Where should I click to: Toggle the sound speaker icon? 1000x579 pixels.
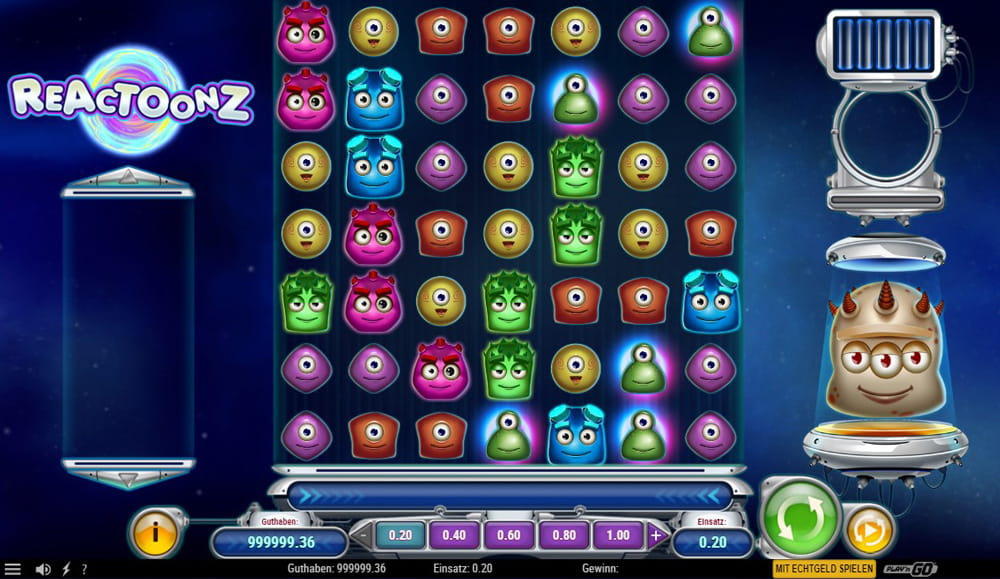coord(43,569)
